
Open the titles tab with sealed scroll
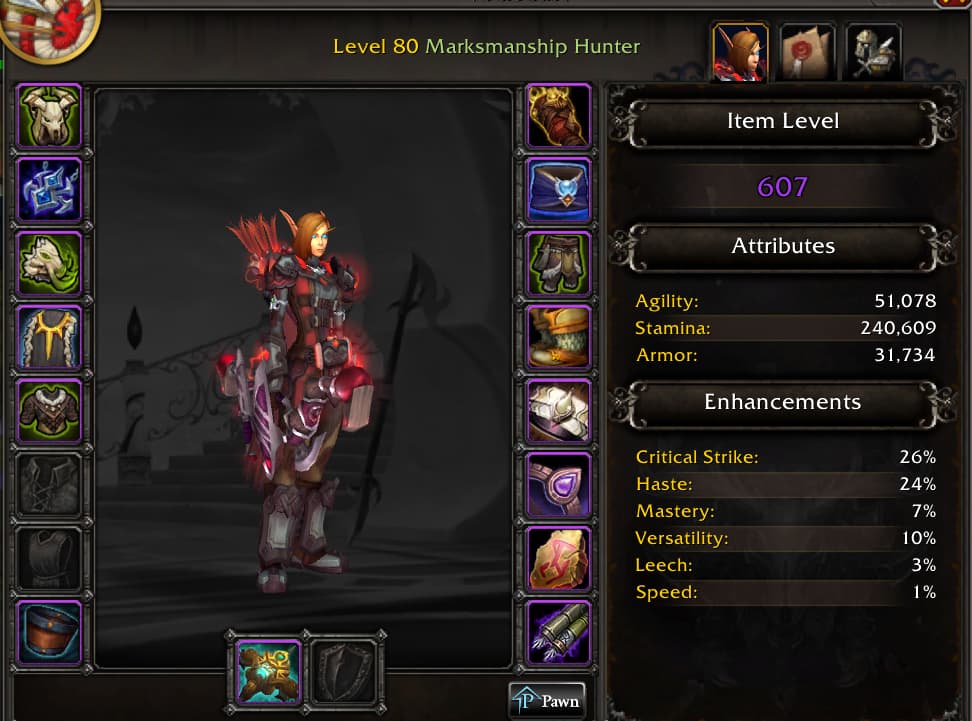point(807,51)
